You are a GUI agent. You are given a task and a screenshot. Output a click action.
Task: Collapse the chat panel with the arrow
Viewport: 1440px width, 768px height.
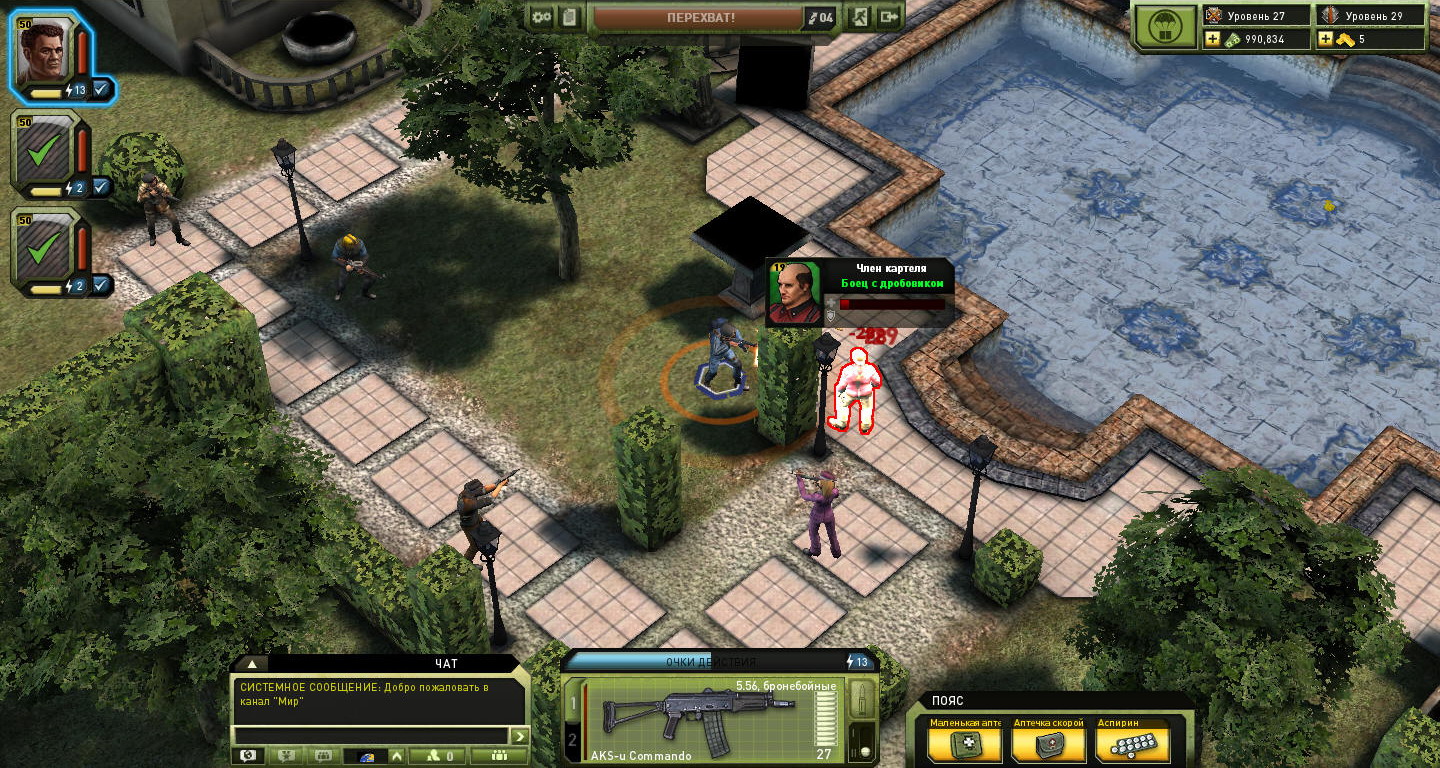point(252,663)
